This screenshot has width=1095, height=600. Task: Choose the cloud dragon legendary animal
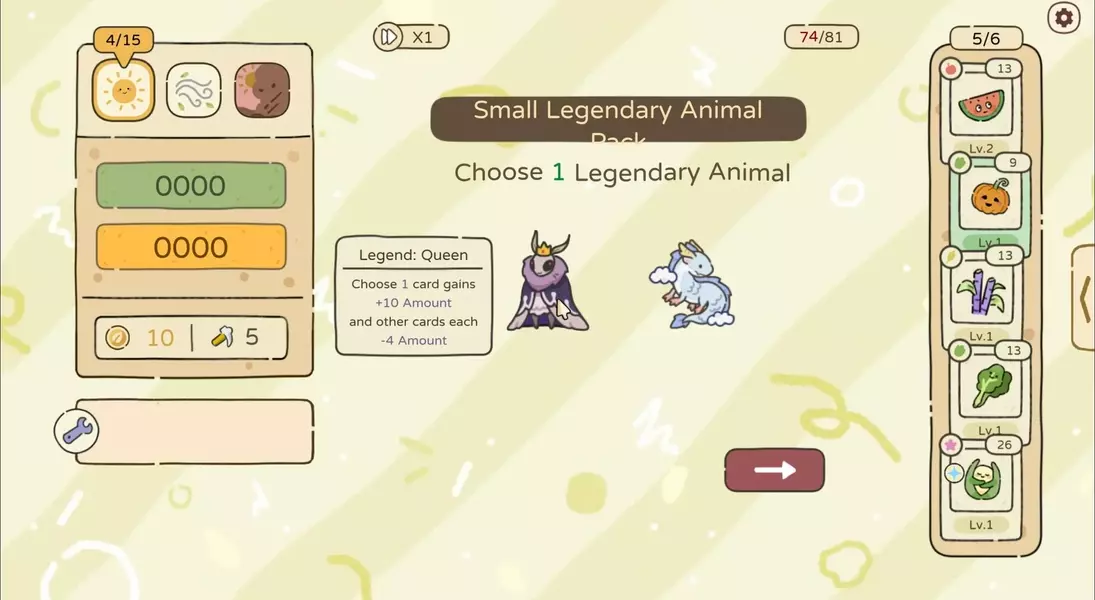pos(692,285)
